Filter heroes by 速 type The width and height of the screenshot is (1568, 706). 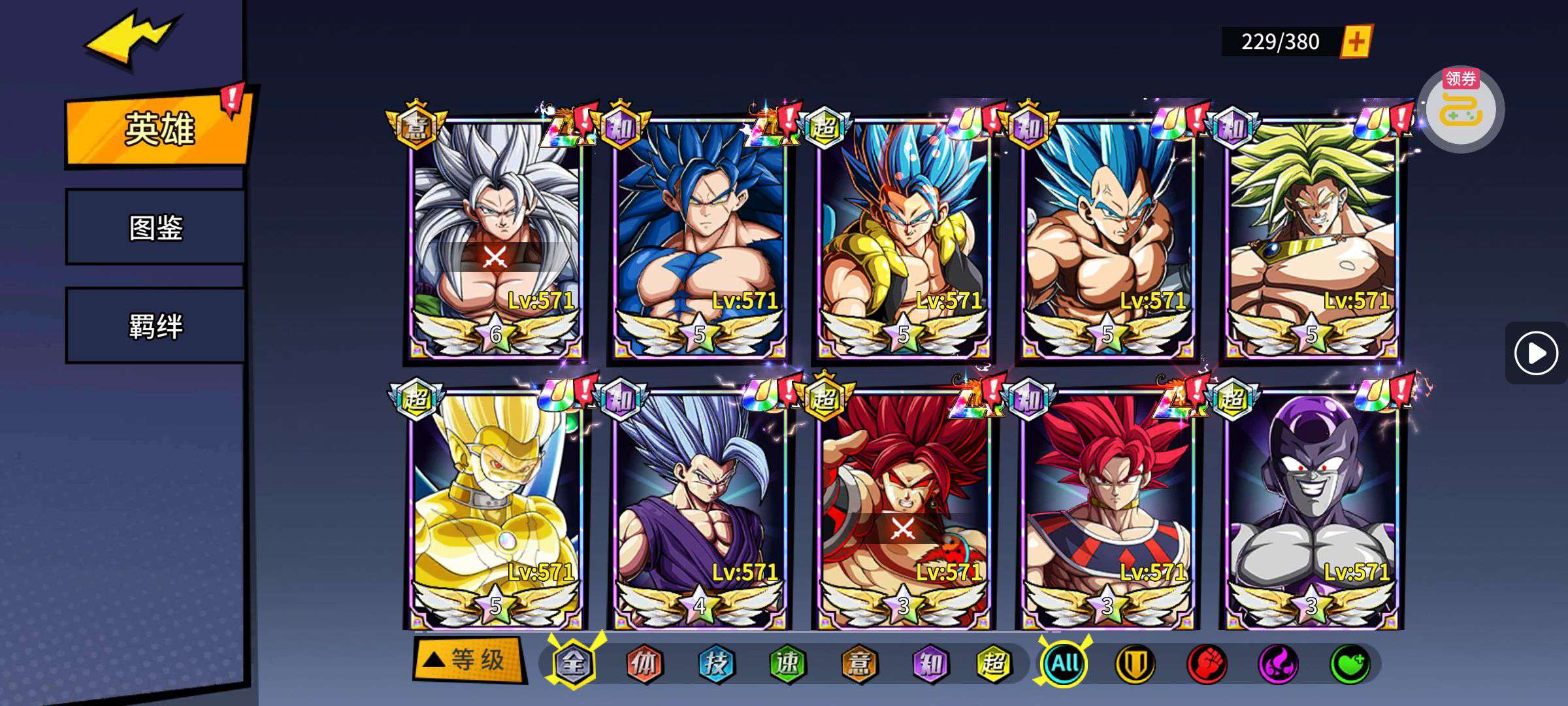pos(787,664)
